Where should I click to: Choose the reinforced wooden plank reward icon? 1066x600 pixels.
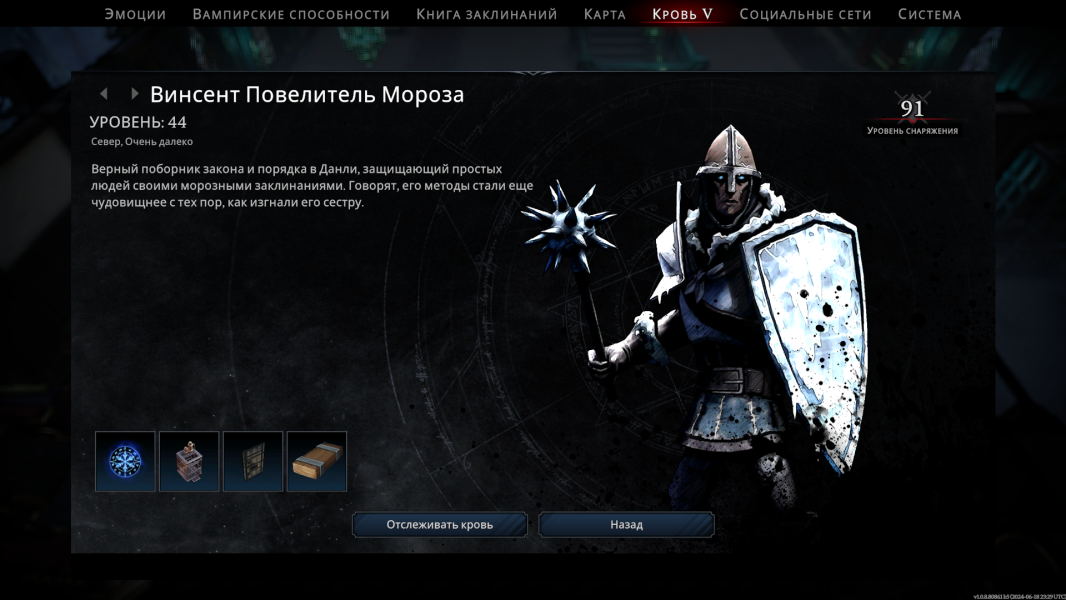coord(317,461)
